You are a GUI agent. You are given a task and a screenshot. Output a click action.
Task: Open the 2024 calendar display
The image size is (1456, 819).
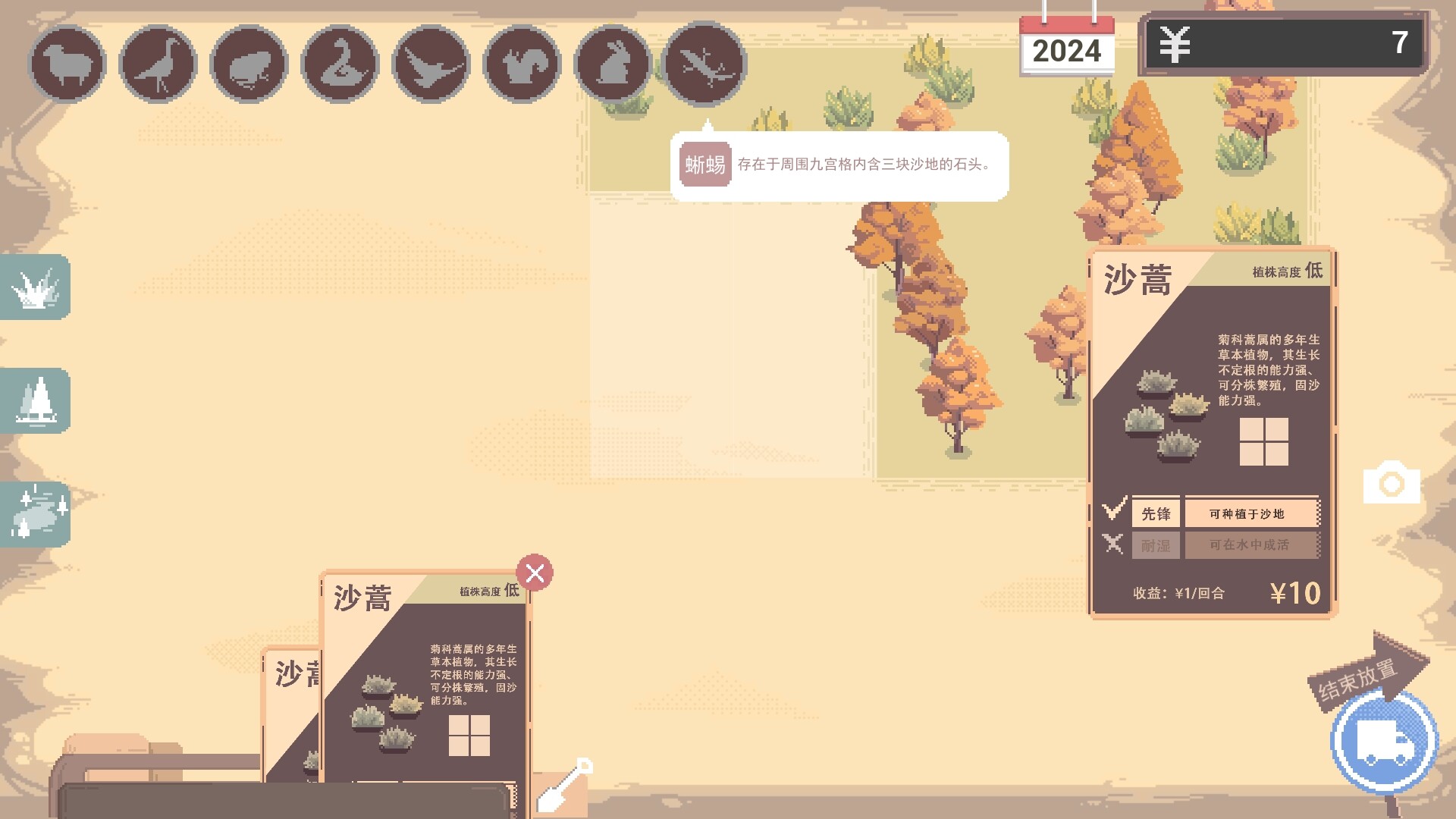pos(1066,49)
